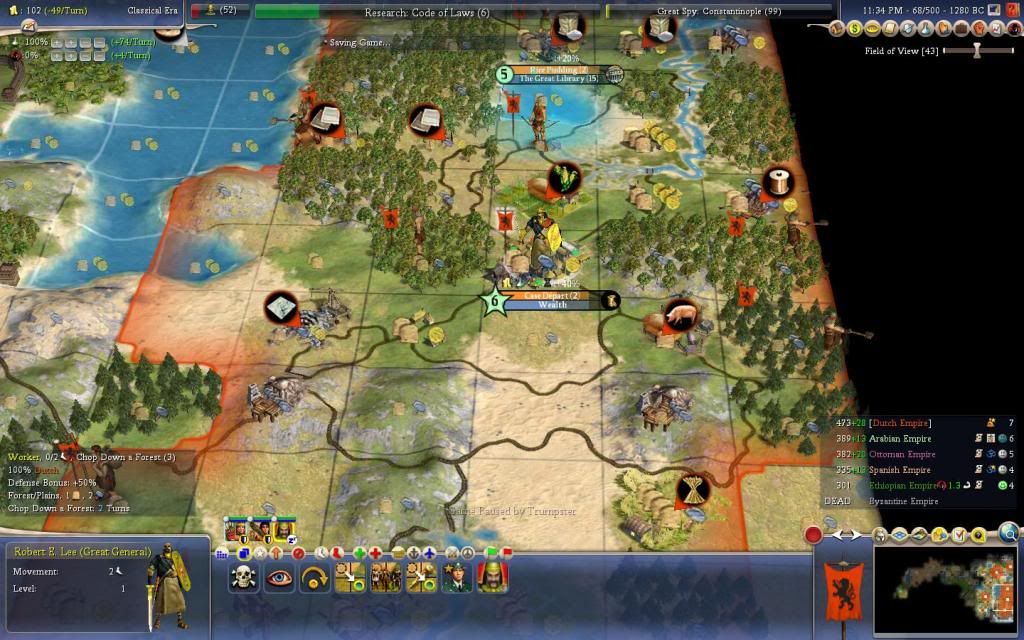The image size is (1024, 640).
Task: Click the skull delete-unit action button
Action: (244, 578)
